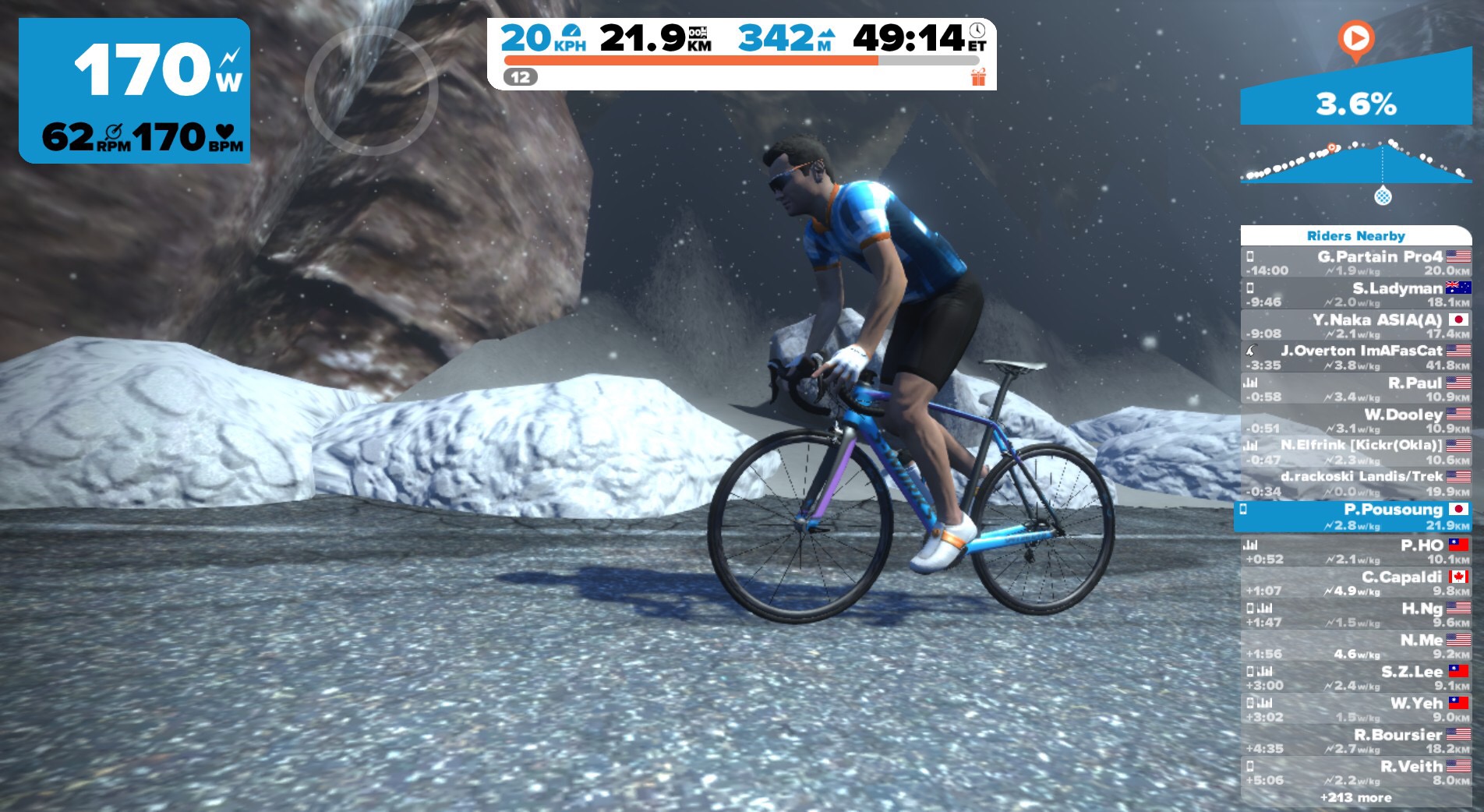The height and width of the screenshot is (812, 1484).
Task: Select R.Paul in the nearby riders list
Action: [1356, 389]
